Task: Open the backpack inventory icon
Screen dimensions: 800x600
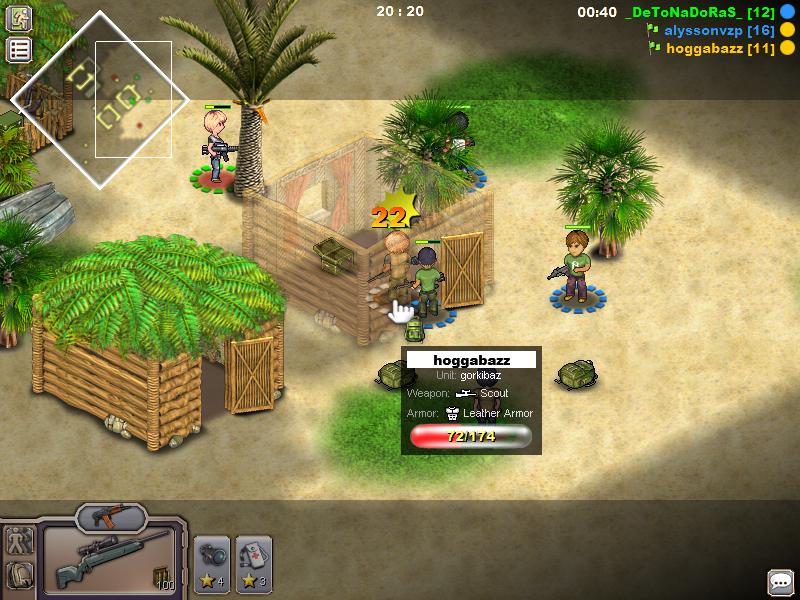Action: pyautogui.click(x=19, y=575)
